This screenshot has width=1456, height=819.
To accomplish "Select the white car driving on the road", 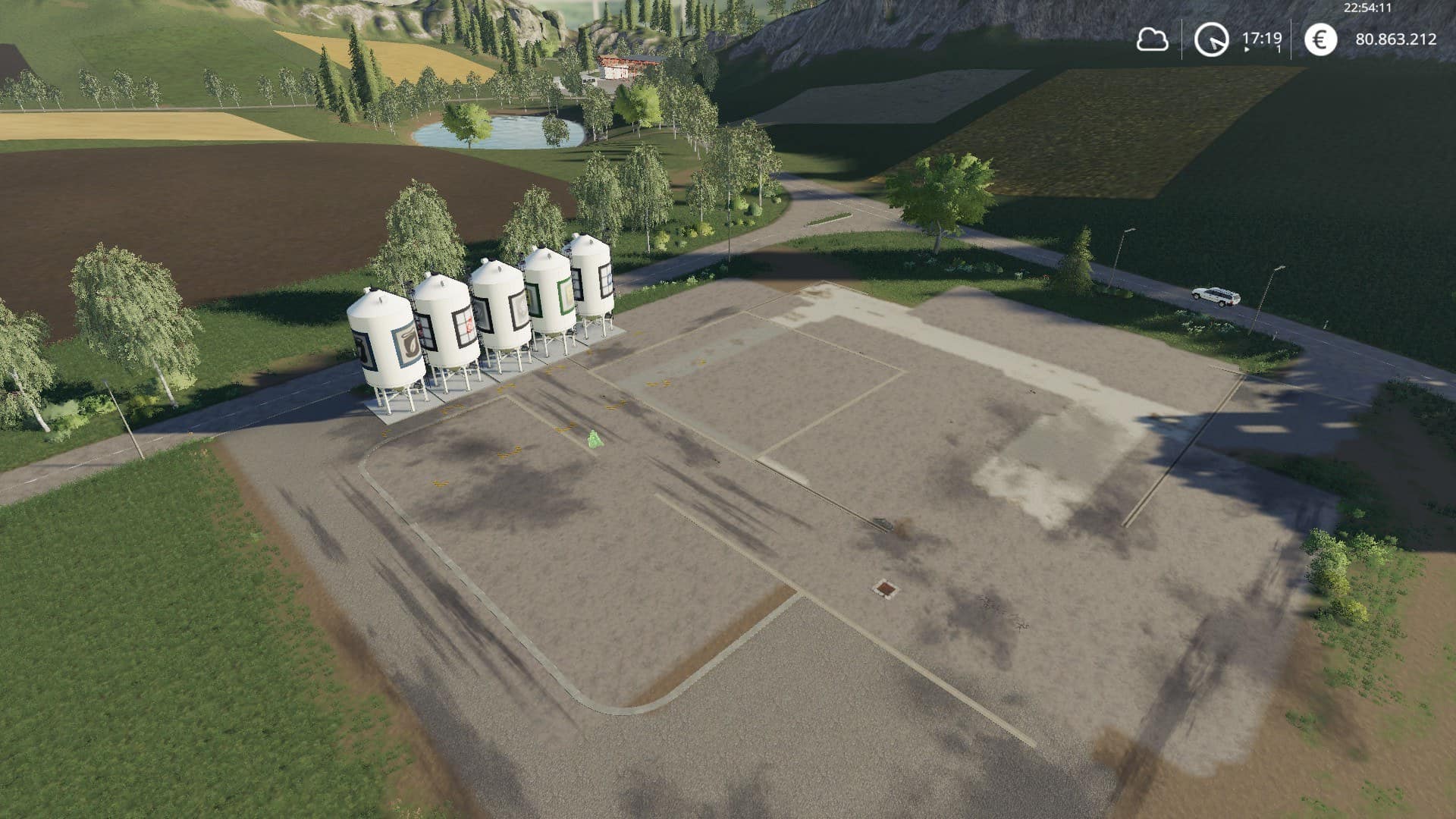I will point(1213,297).
